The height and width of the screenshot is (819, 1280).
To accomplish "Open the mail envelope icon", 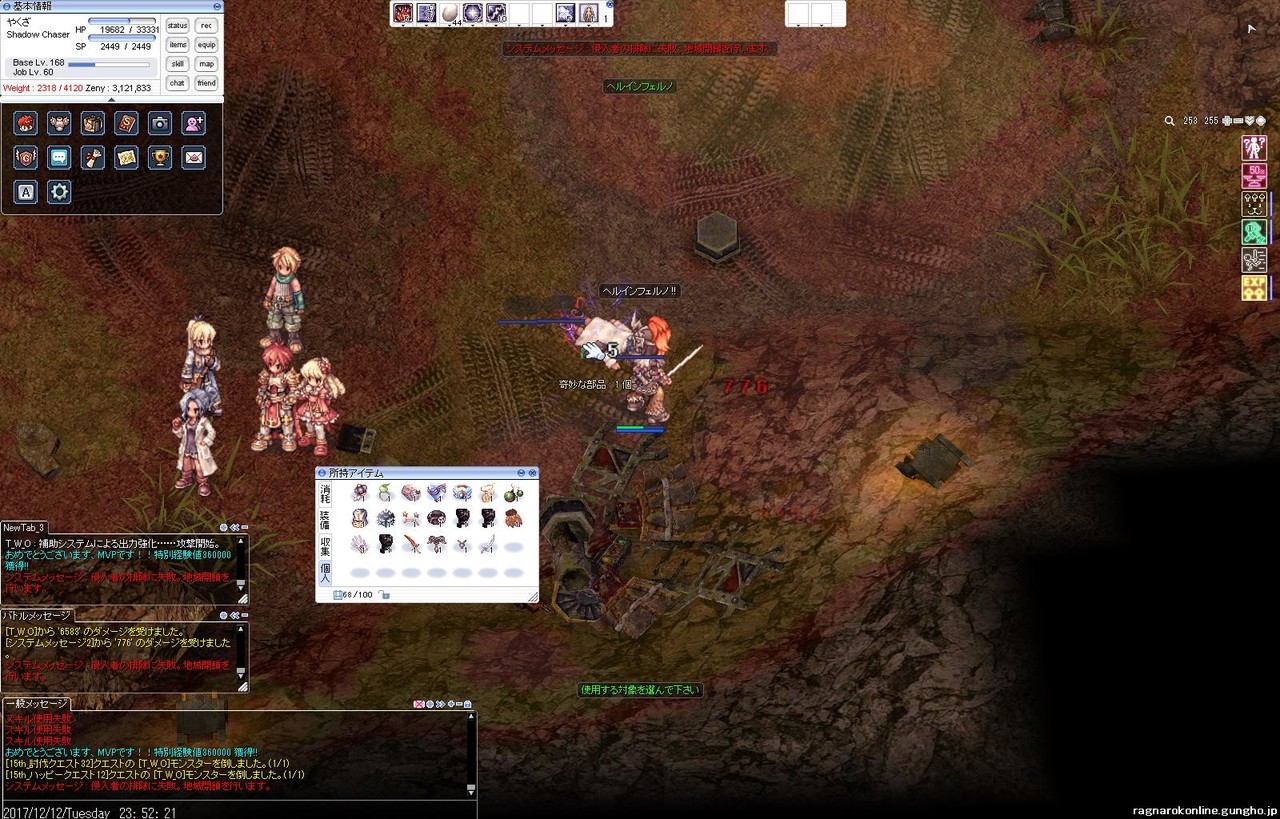I will click(194, 158).
